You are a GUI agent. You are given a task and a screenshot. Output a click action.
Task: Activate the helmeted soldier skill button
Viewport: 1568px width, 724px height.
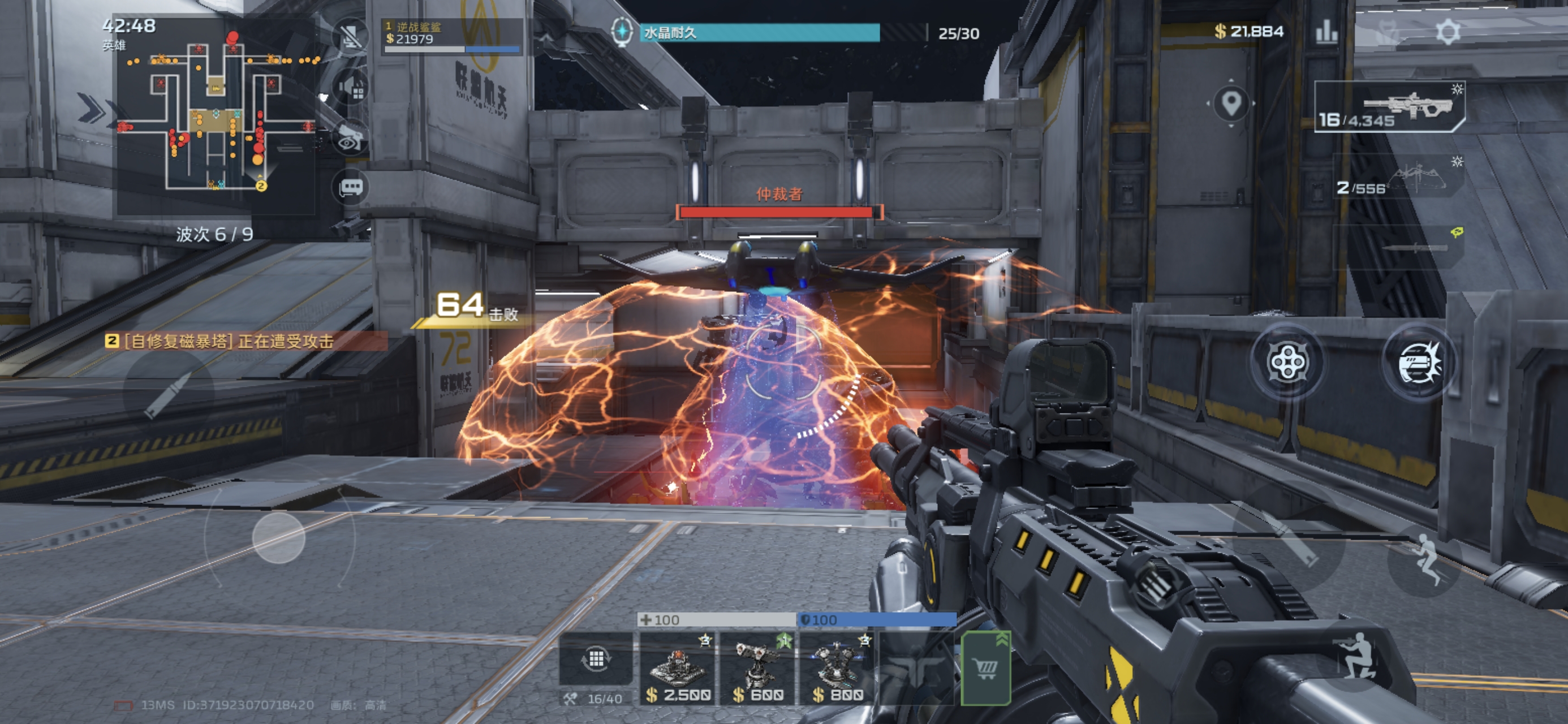[x=1419, y=363]
